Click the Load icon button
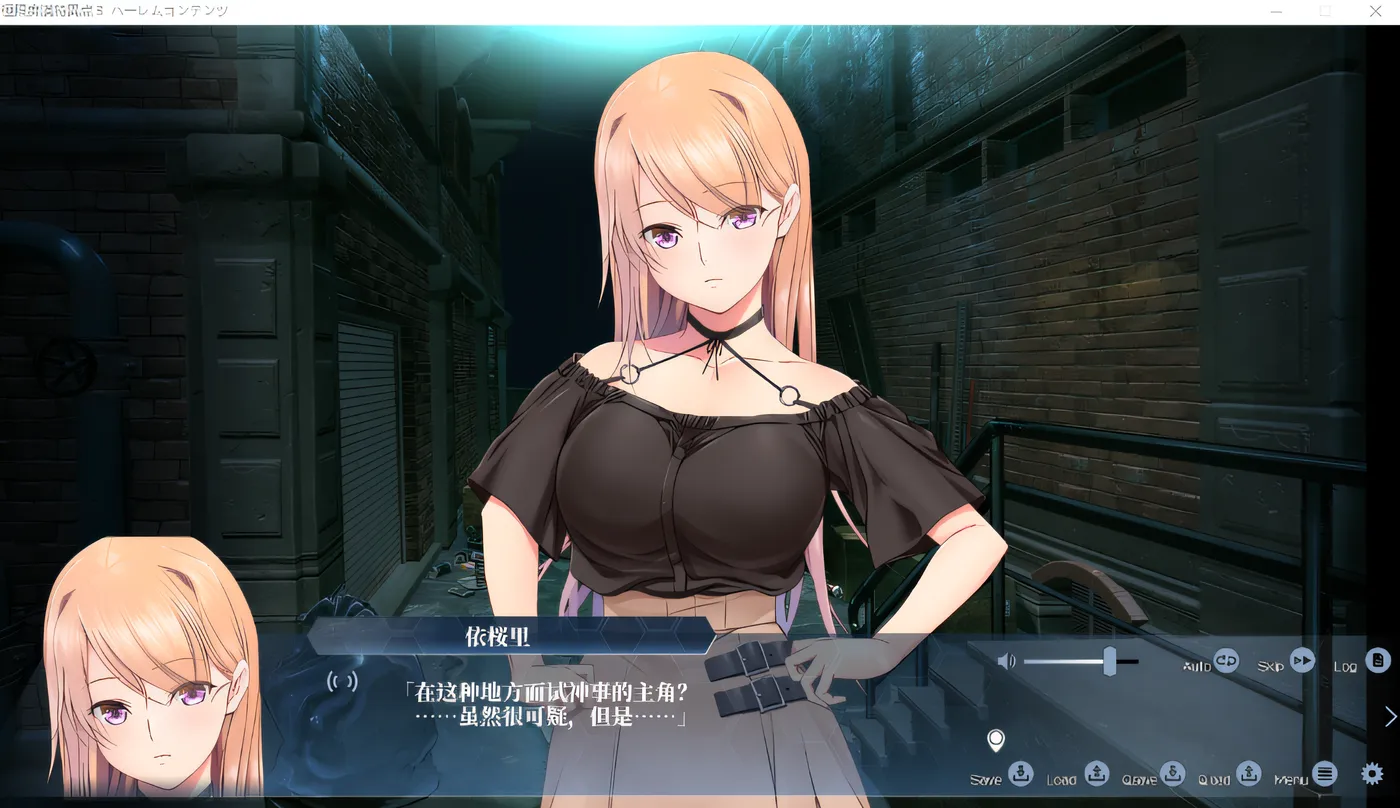The width and height of the screenshot is (1400, 808). (1097, 773)
